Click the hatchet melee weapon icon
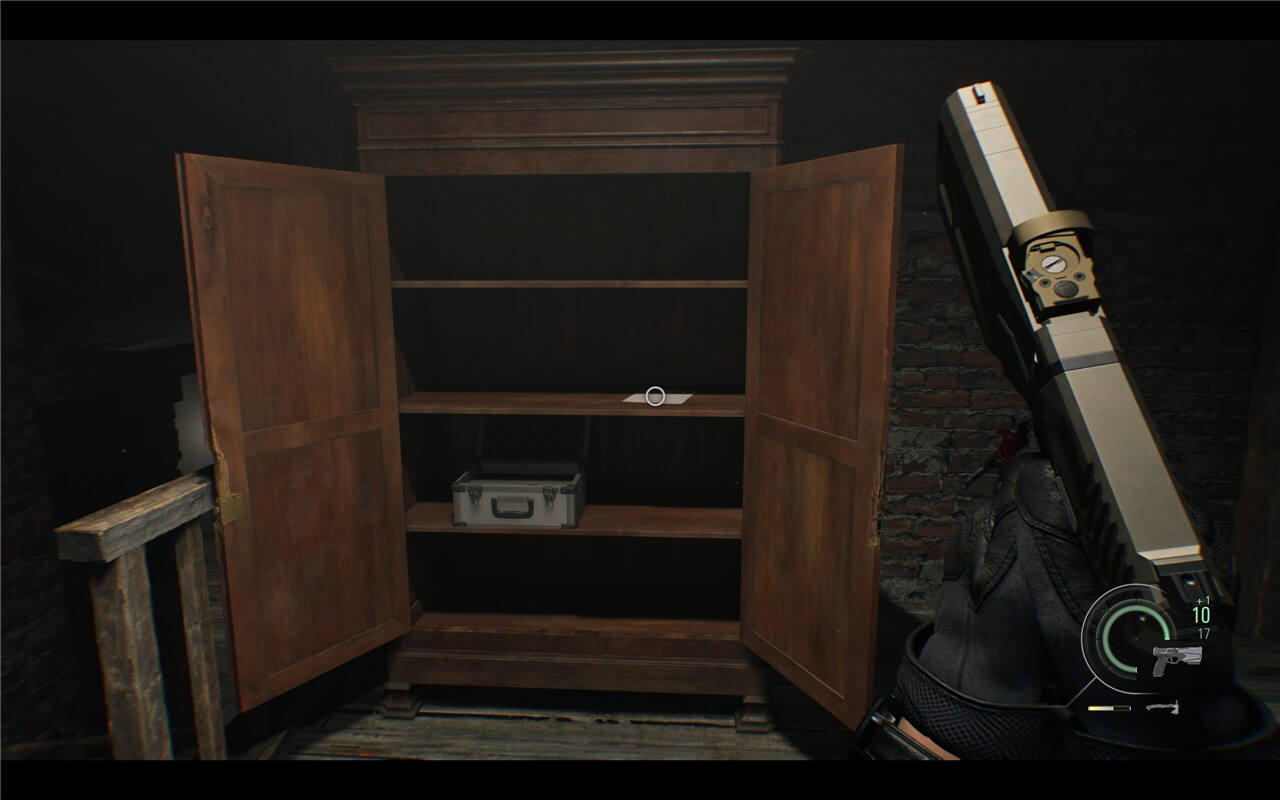Viewport: 1280px width, 800px height. (1162, 708)
